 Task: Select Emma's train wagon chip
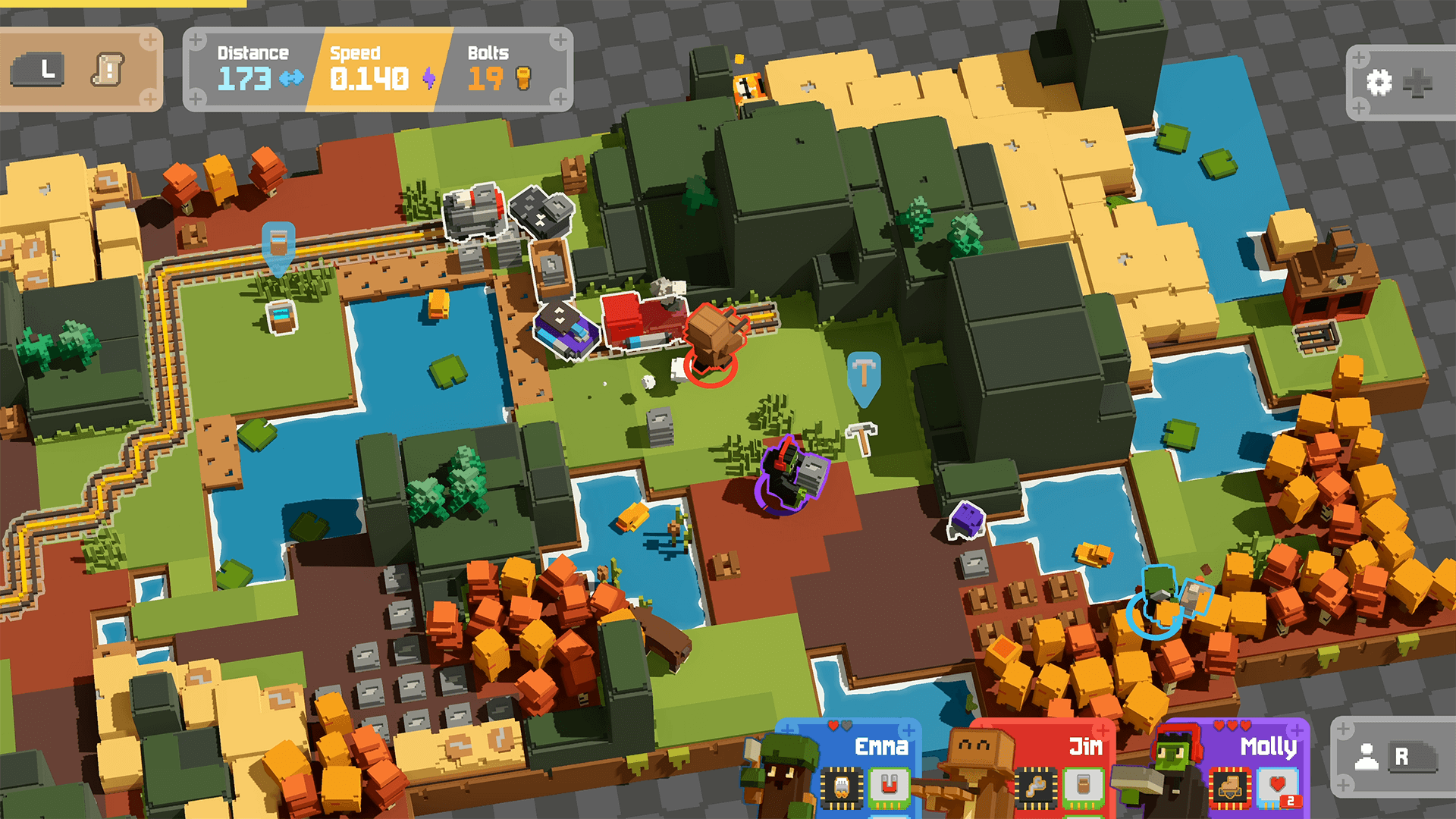click(842, 787)
